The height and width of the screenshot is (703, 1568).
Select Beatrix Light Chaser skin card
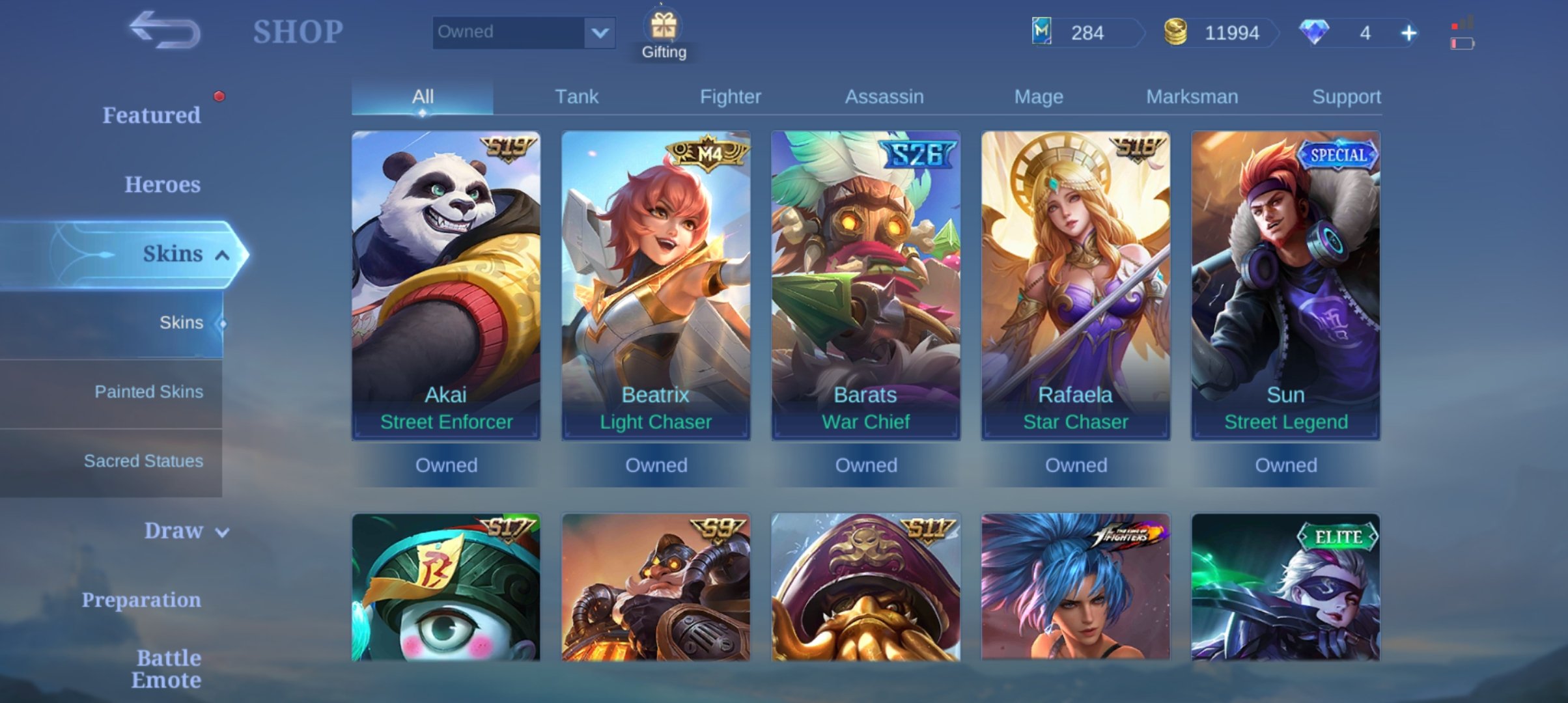click(x=656, y=285)
